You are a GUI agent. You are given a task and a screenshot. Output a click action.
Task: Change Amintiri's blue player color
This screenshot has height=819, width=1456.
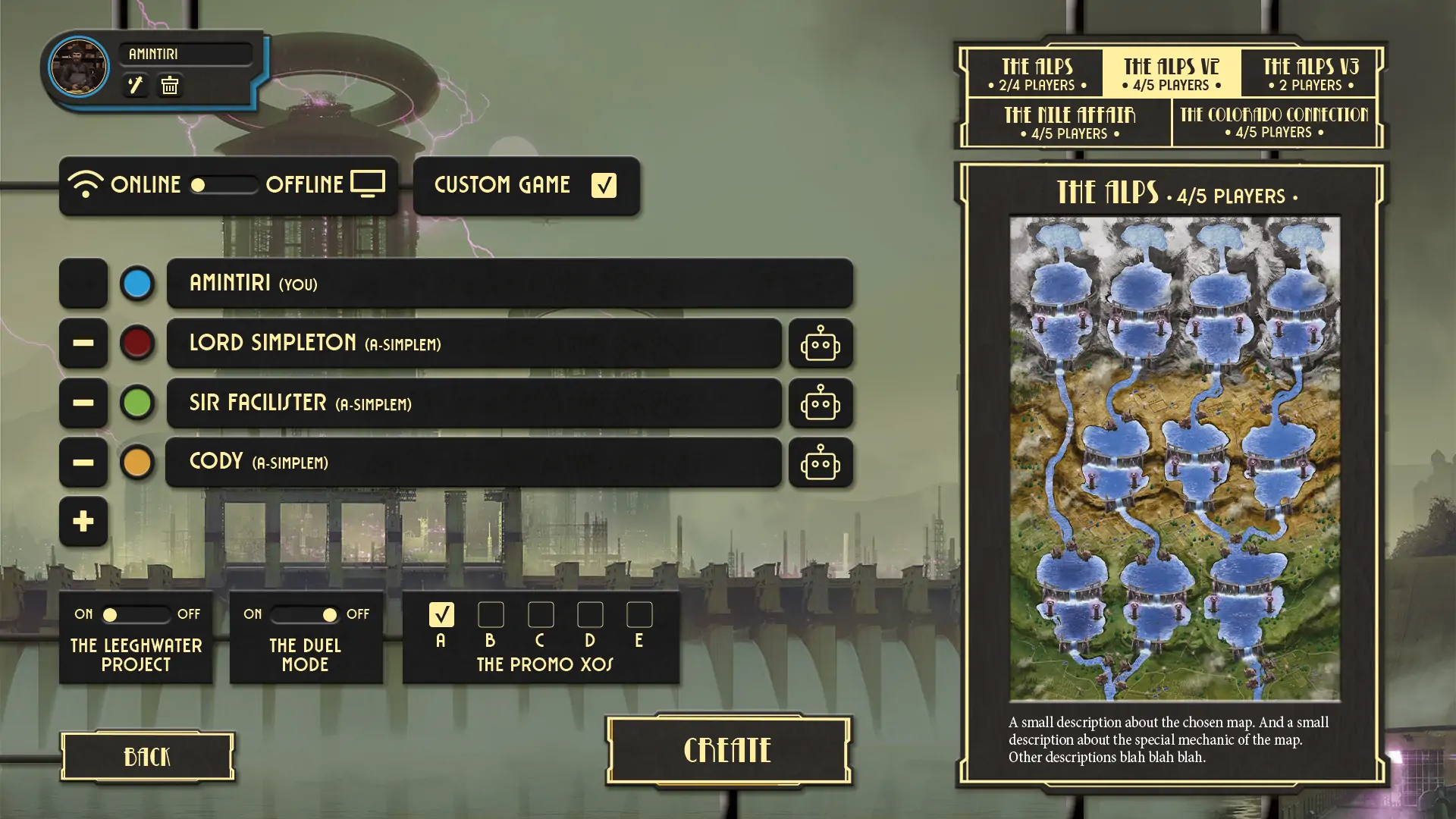pos(137,284)
